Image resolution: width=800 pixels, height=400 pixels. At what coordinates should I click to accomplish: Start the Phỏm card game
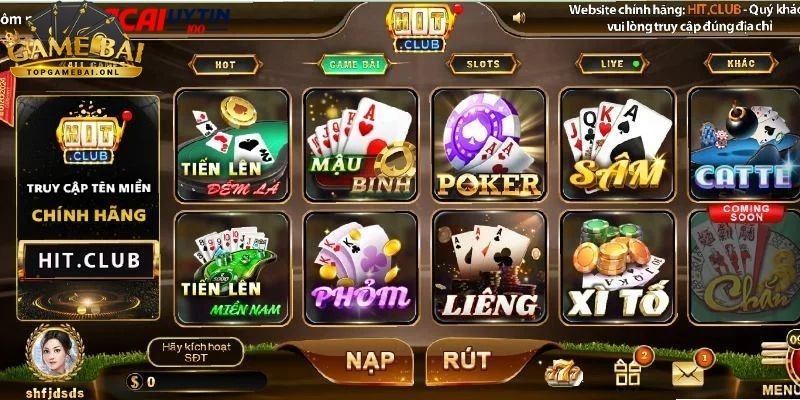[x=360, y=266]
